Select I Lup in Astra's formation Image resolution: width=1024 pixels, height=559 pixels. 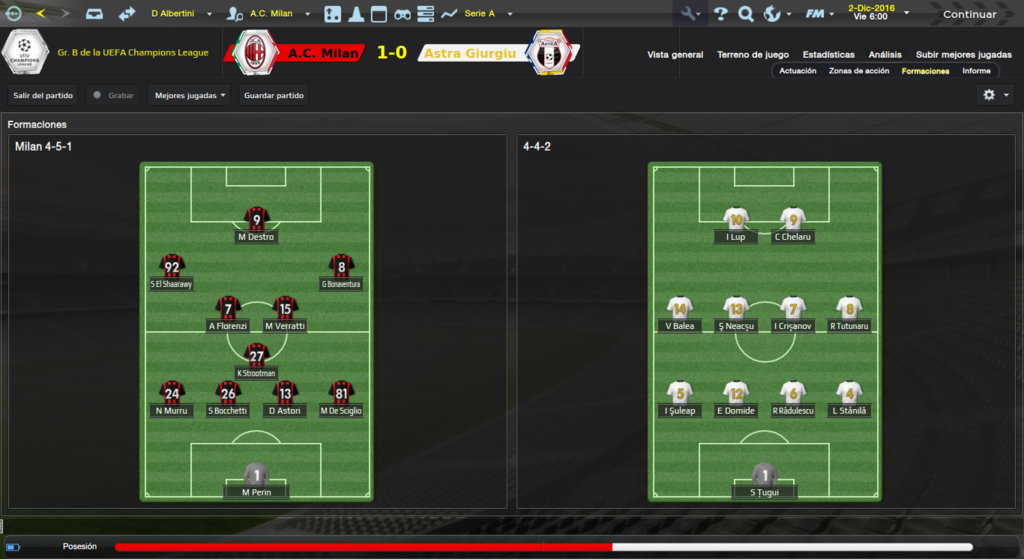736,225
